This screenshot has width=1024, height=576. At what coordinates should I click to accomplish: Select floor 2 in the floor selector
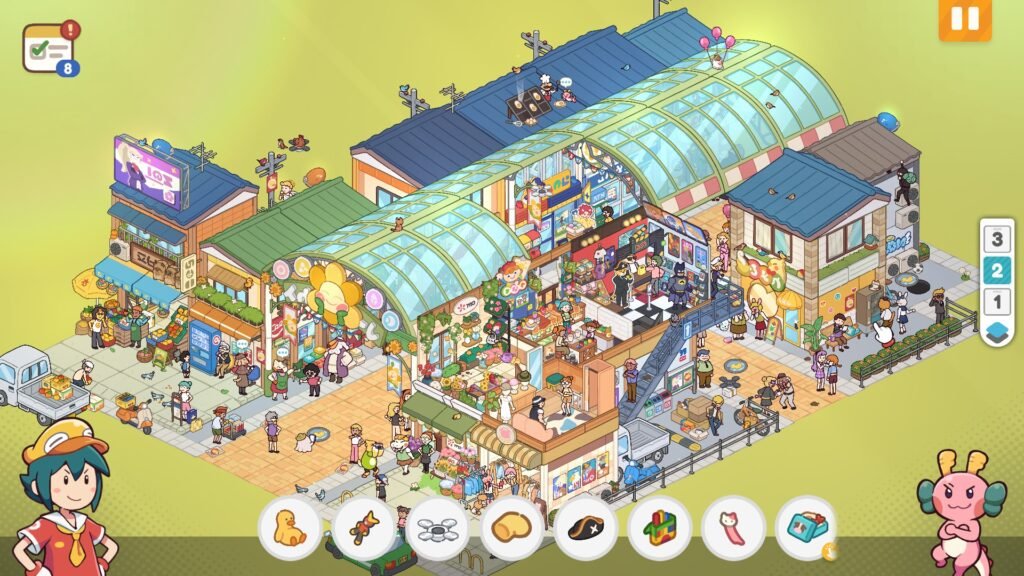click(x=996, y=271)
